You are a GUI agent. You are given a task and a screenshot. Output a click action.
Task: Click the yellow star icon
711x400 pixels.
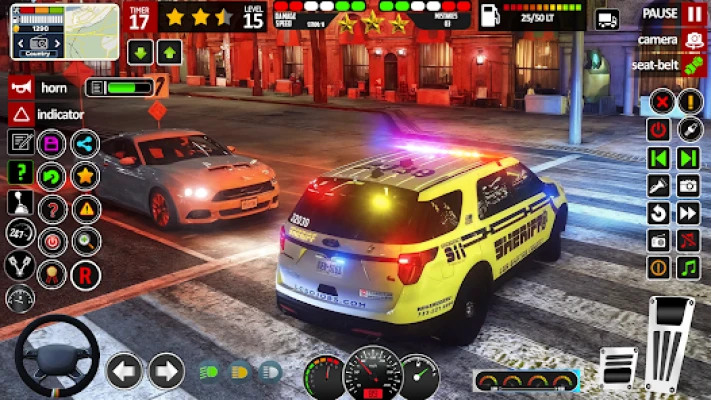[x=86, y=176]
